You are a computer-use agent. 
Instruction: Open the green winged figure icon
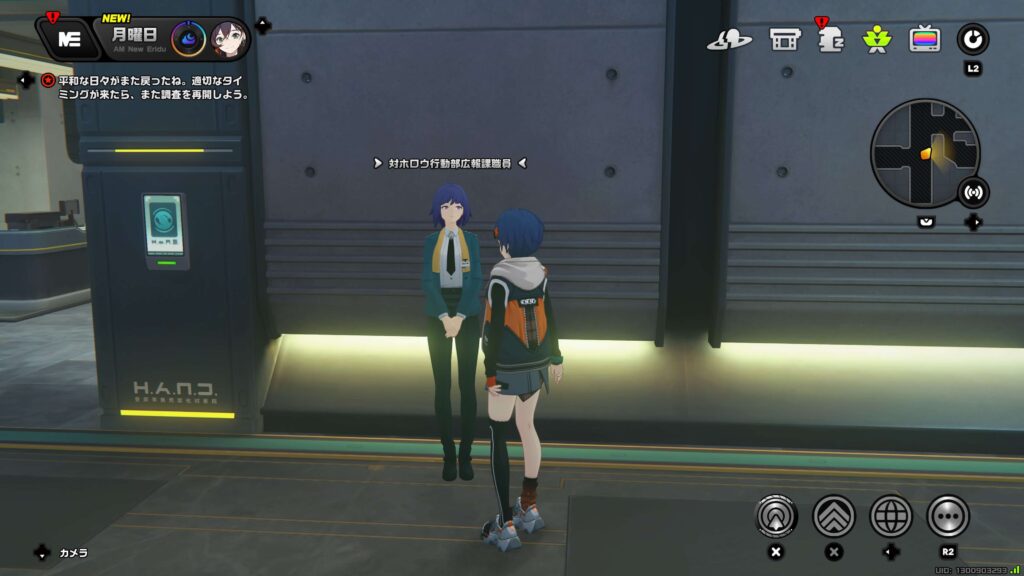click(x=876, y=39)
